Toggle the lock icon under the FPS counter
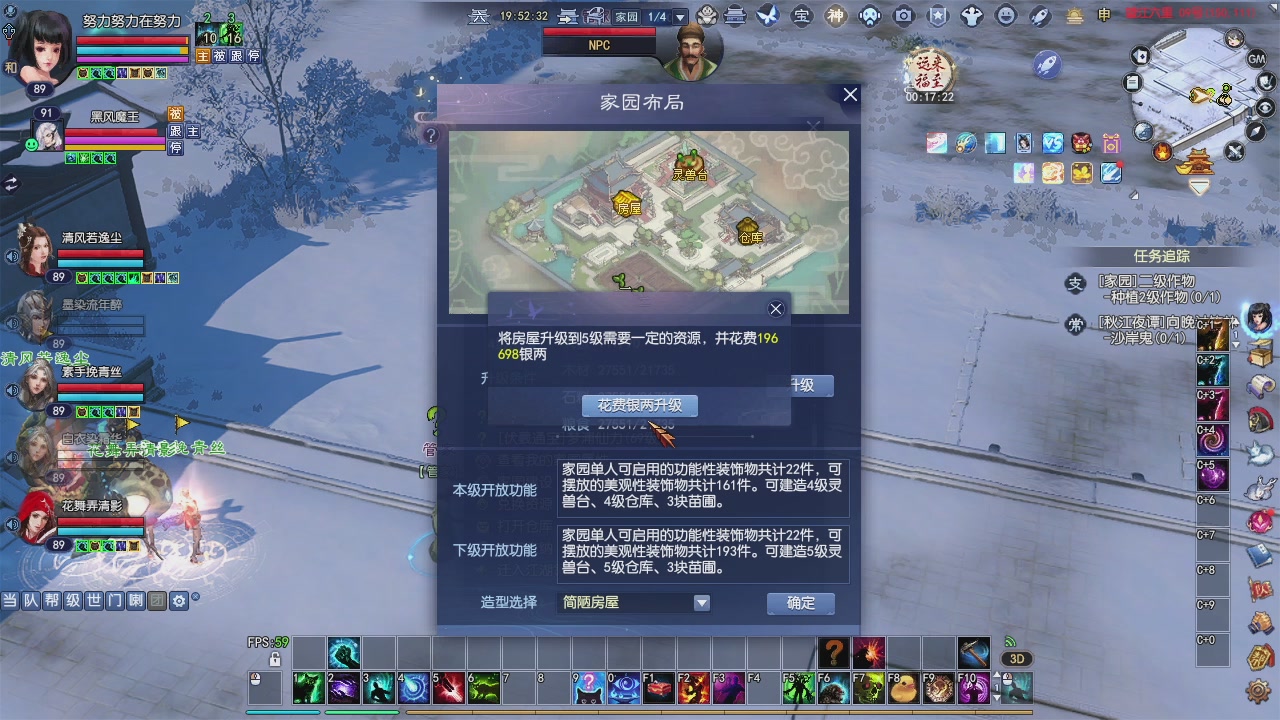Screen dimensions: 1280x720 [275, 658]
